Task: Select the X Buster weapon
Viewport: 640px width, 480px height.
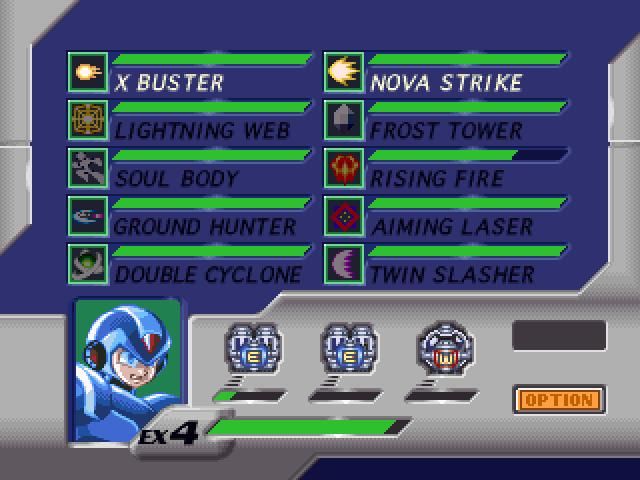Action: pos(170,81)
